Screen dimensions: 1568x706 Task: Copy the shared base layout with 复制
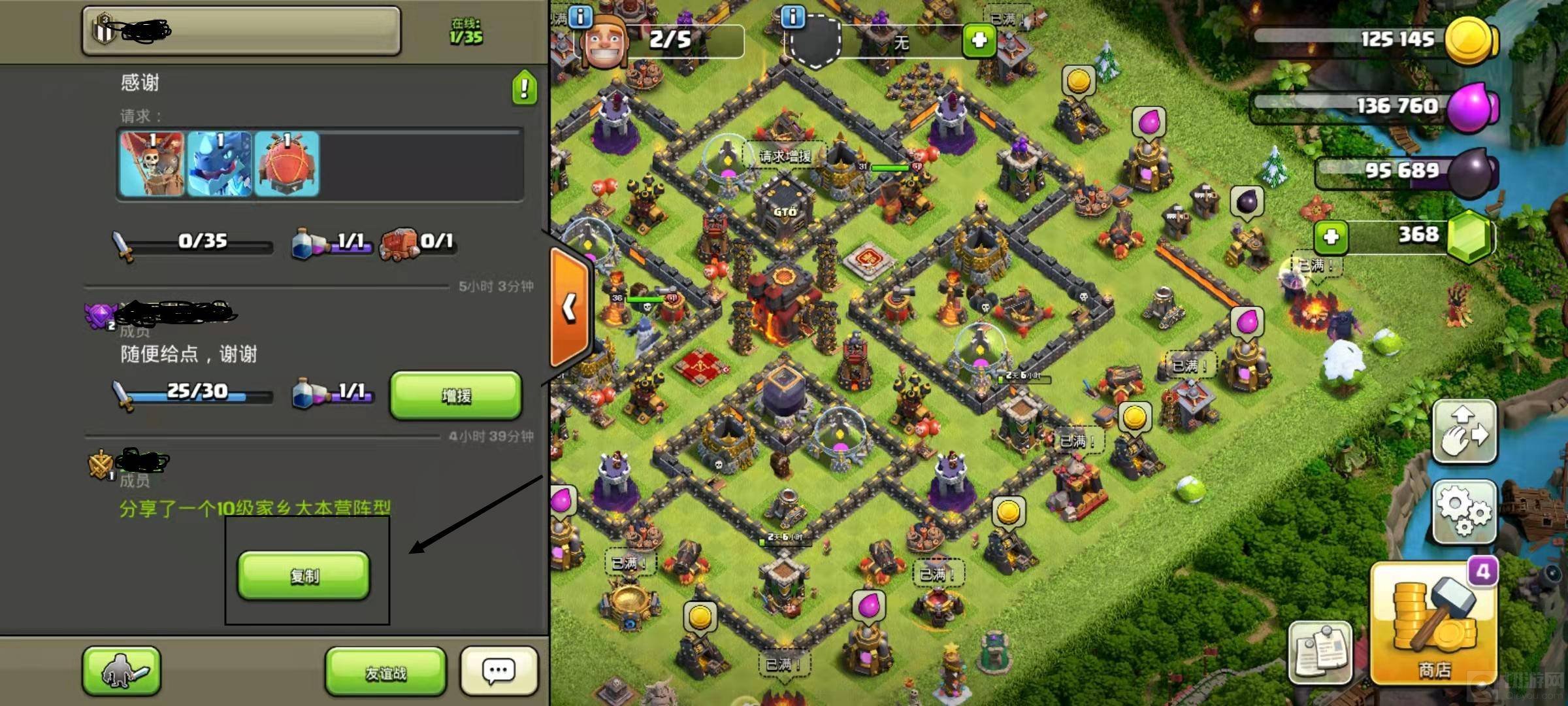click(304, 575)
